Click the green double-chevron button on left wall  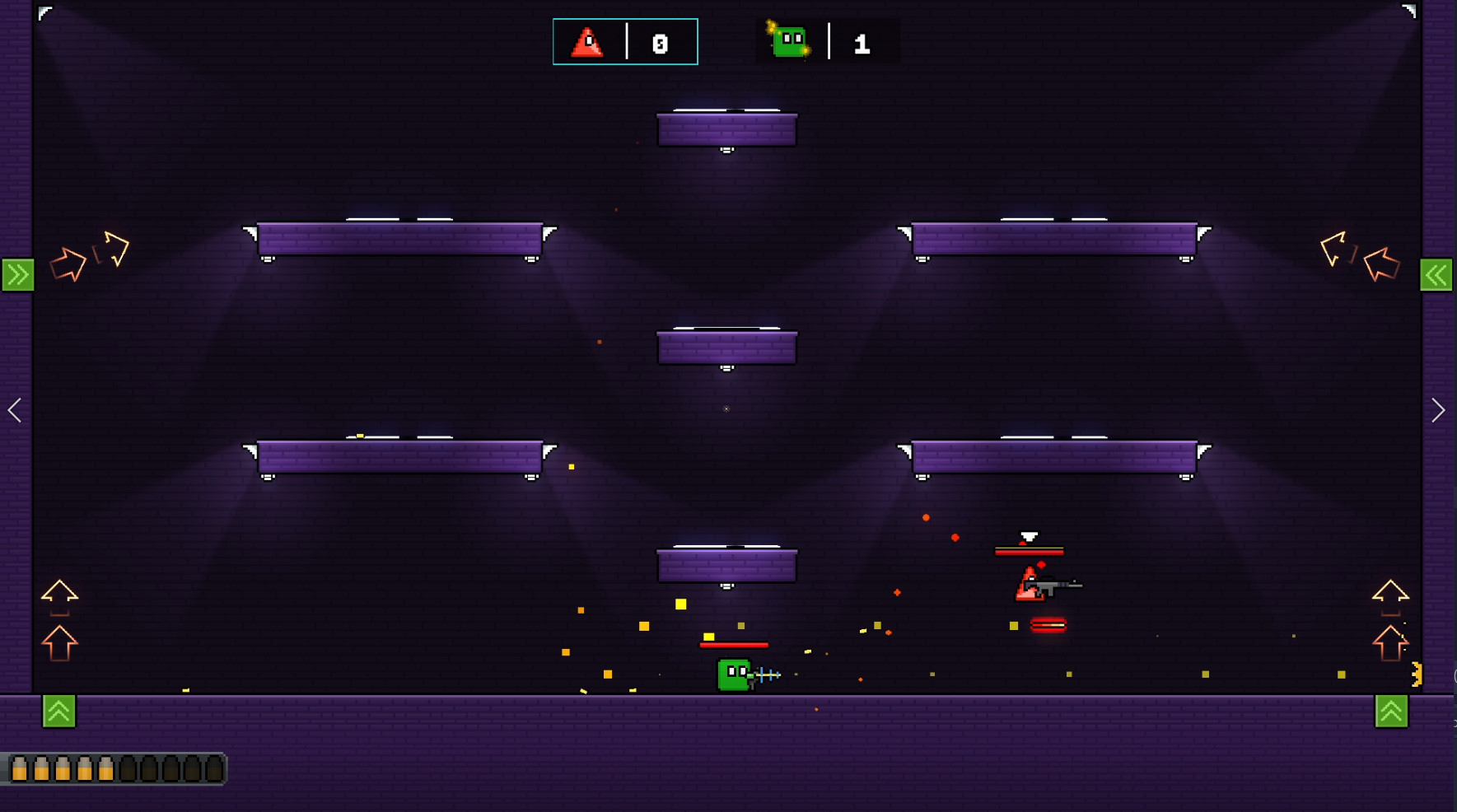(16, 274)
